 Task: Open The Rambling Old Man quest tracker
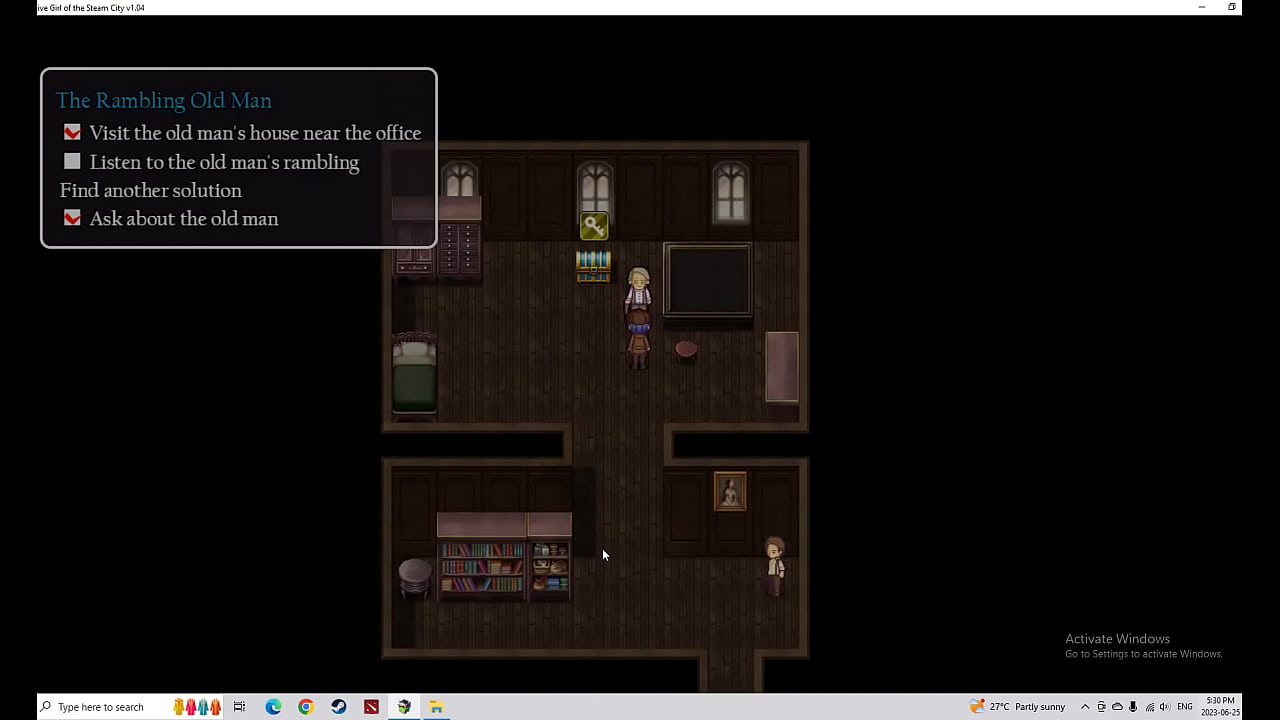164,101
